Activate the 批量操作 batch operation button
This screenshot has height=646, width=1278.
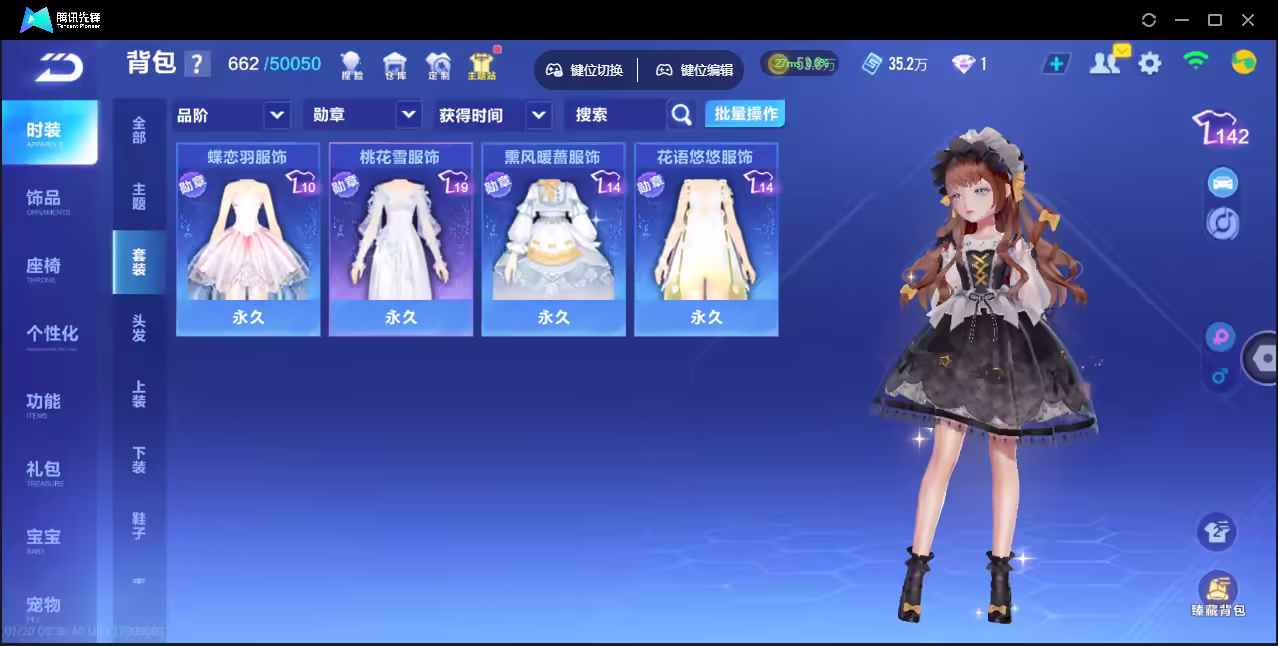(x=745, y=114)
